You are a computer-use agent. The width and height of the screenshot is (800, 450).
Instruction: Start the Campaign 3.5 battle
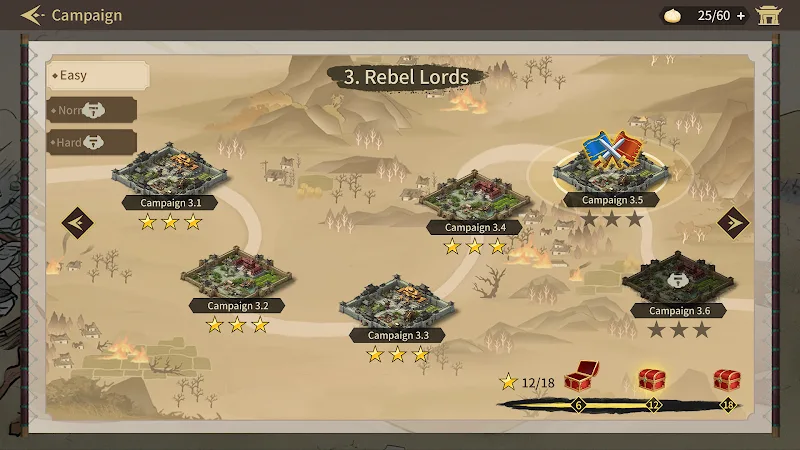pos(611,165)
